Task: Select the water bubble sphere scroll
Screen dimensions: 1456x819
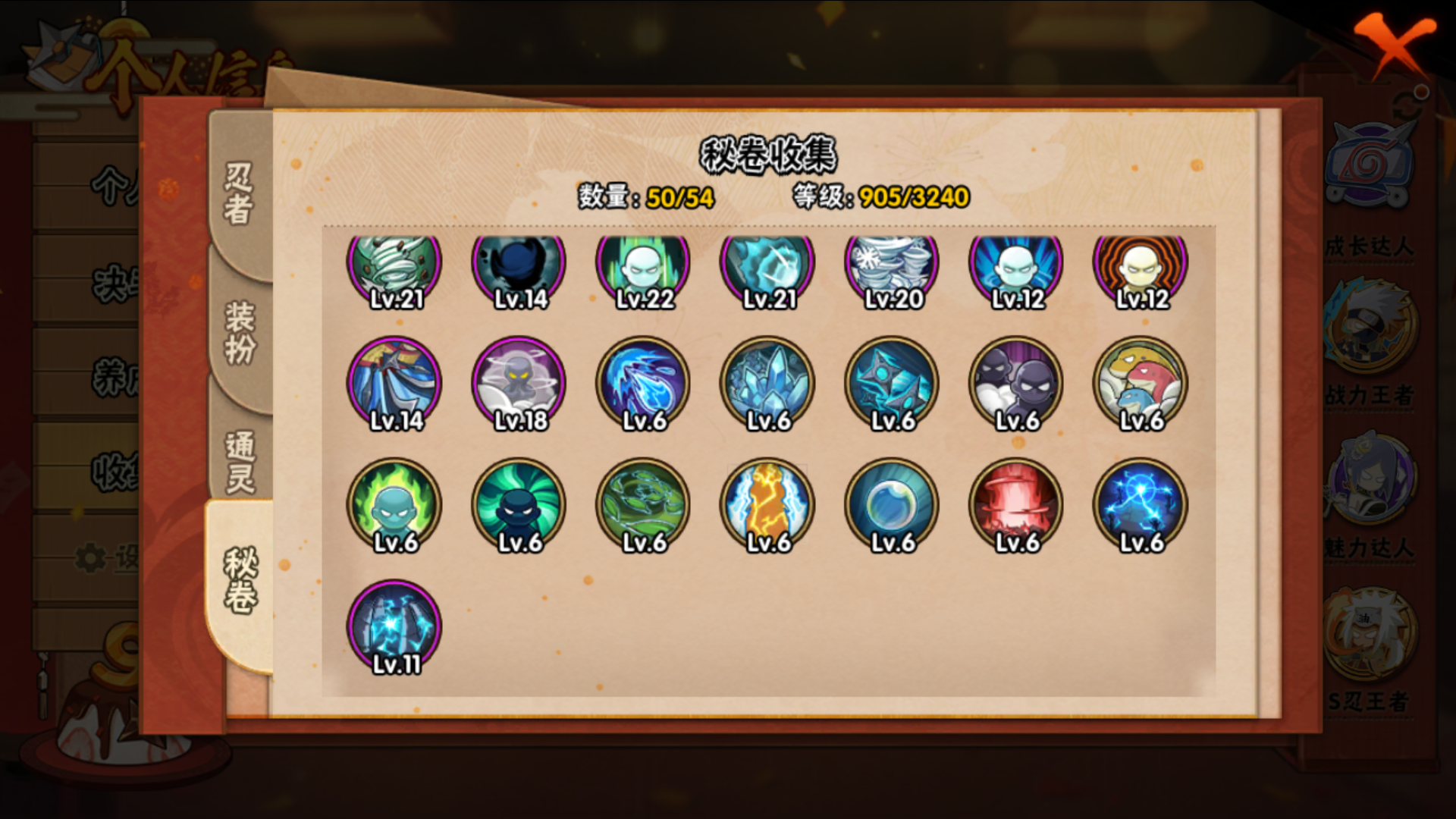Action: click(892, 504)
